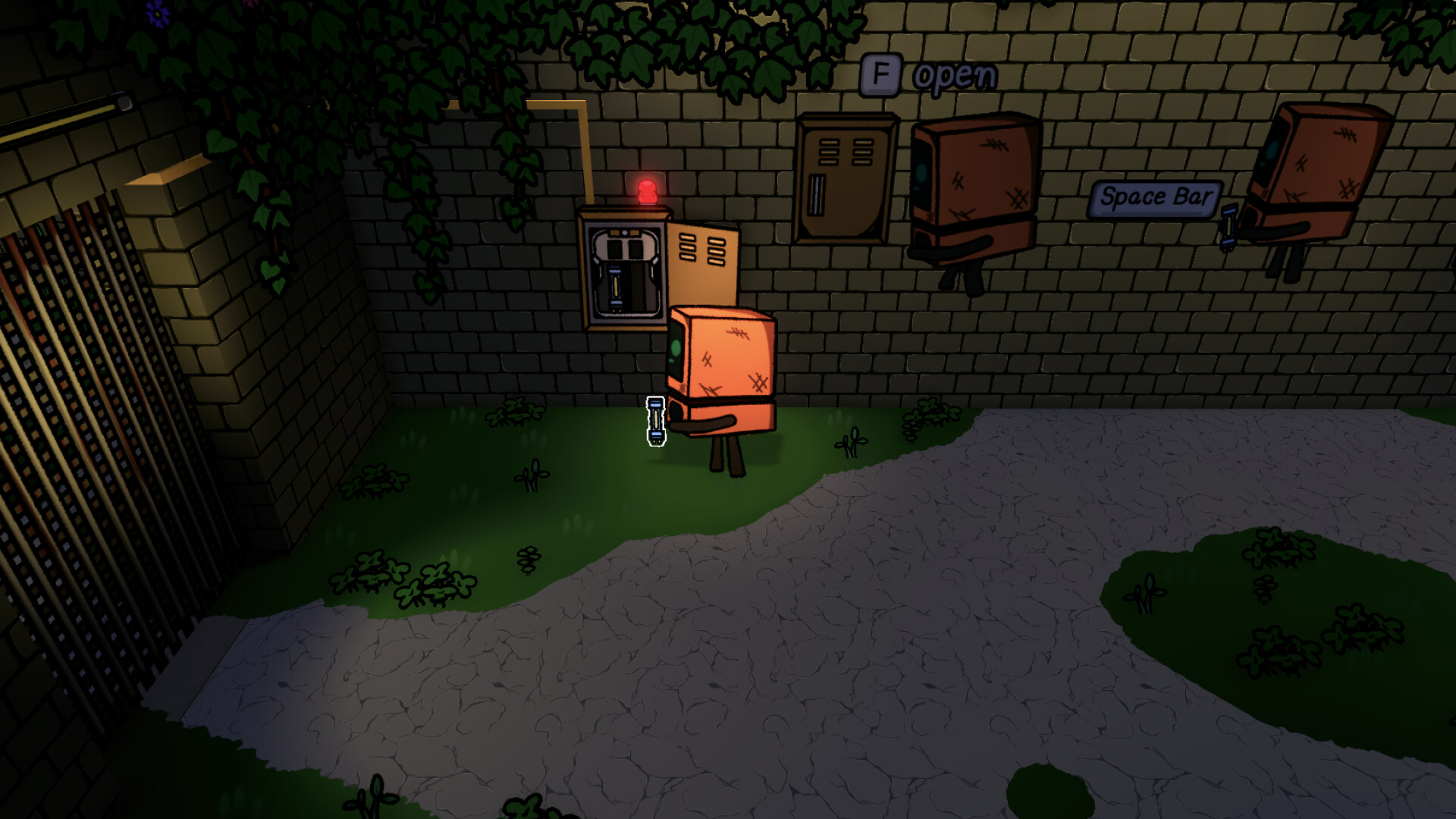1456x819 pixels.
Task: Select the Space Bar sign on the wall
Action: pos(1156,197)
